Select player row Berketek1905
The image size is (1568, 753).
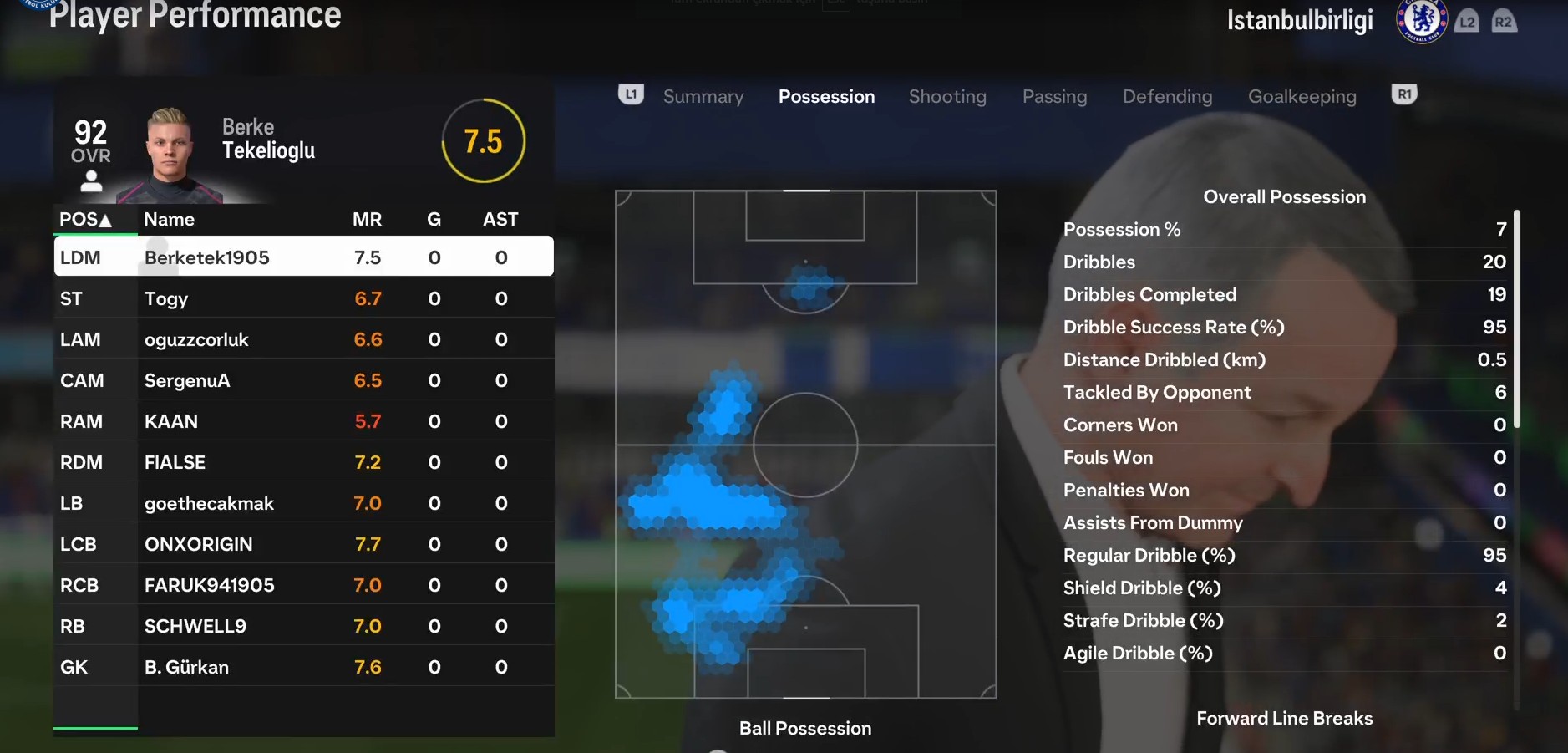303,257
